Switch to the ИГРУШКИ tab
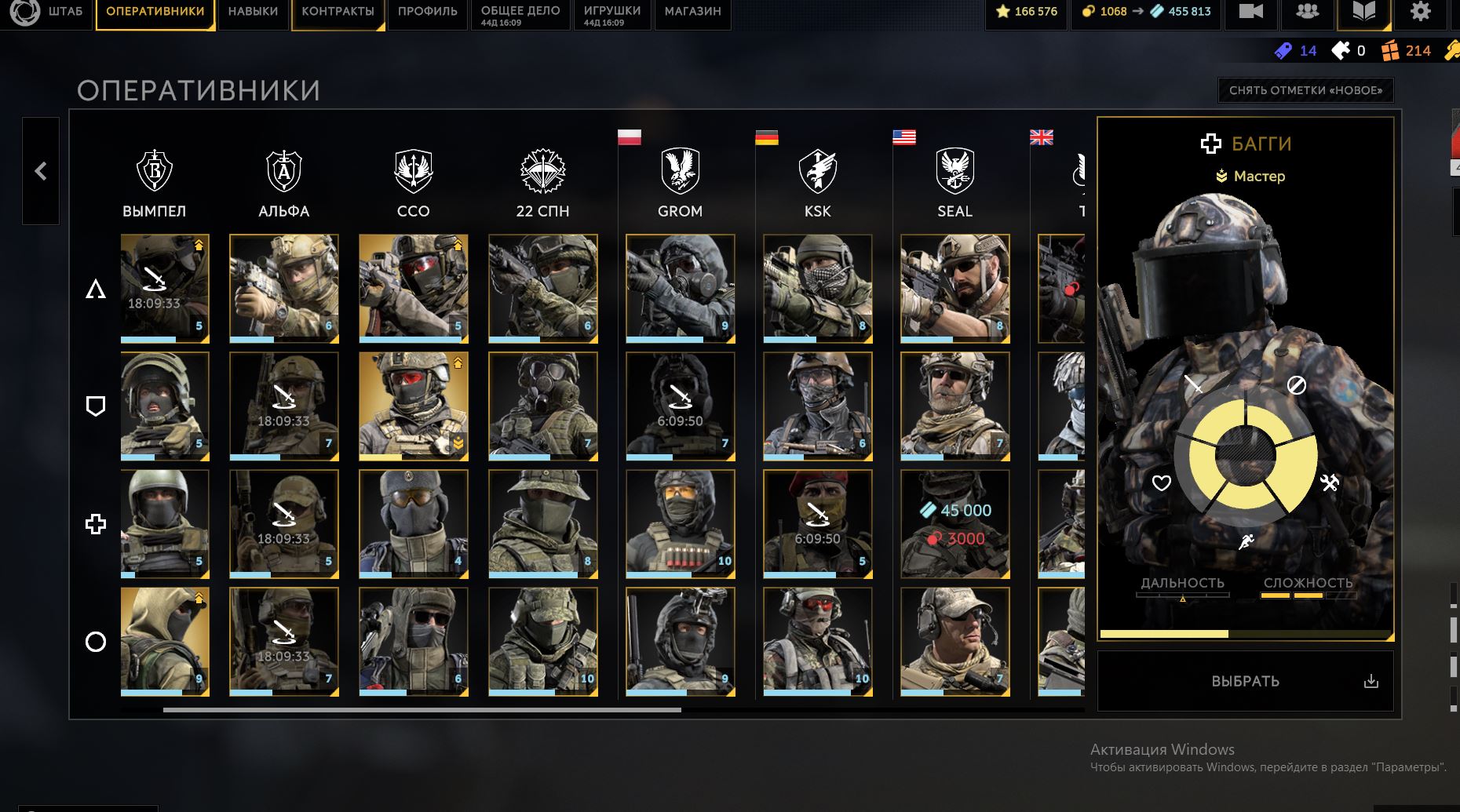 (612, 12)
